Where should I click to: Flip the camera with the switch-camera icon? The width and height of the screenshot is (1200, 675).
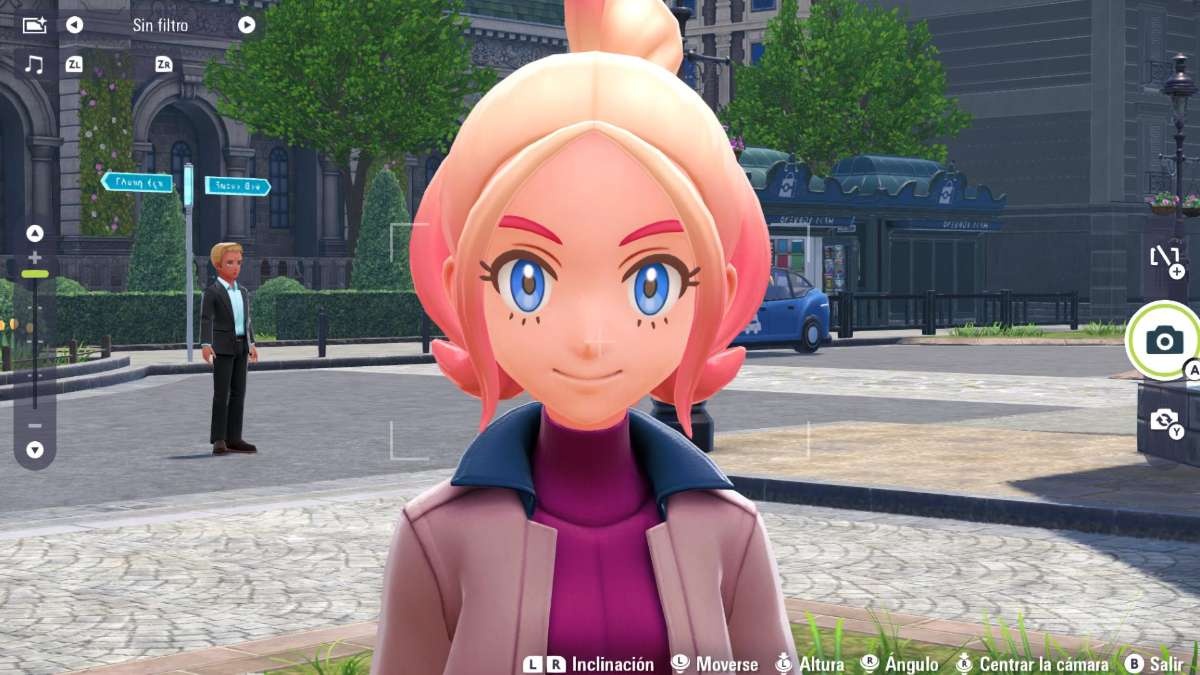tap(1164, 420)
